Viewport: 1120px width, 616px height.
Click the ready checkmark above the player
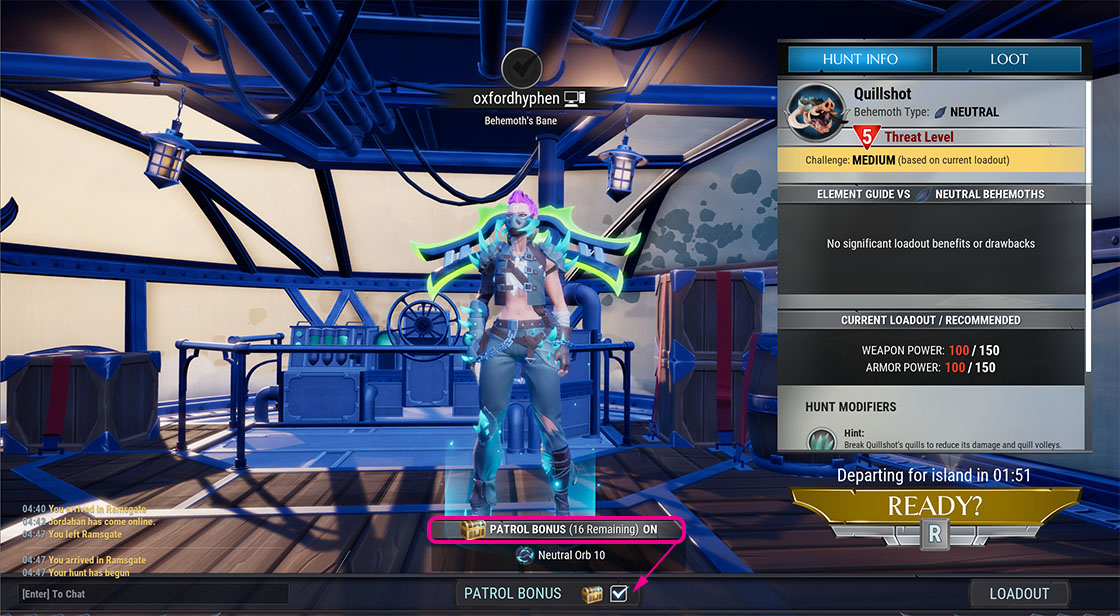tap(521, 67)
